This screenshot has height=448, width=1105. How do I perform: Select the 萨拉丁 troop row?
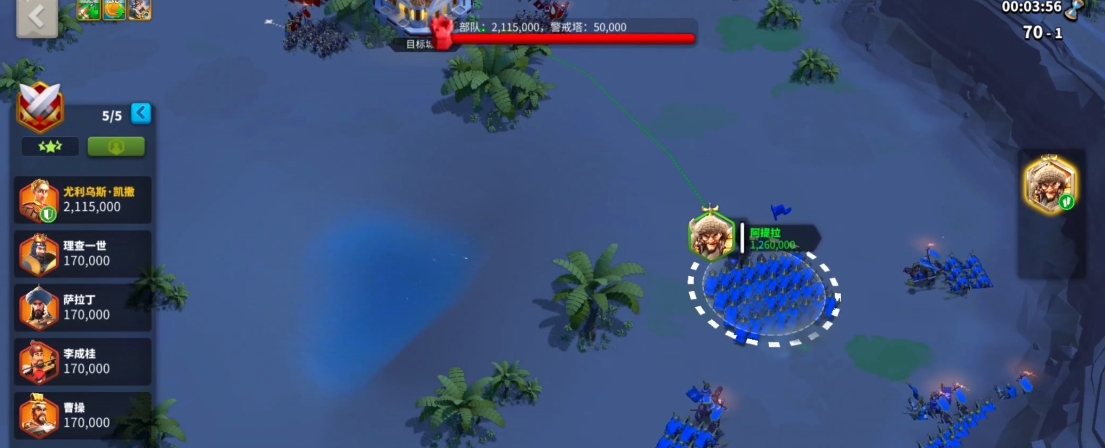pos(85,308)
